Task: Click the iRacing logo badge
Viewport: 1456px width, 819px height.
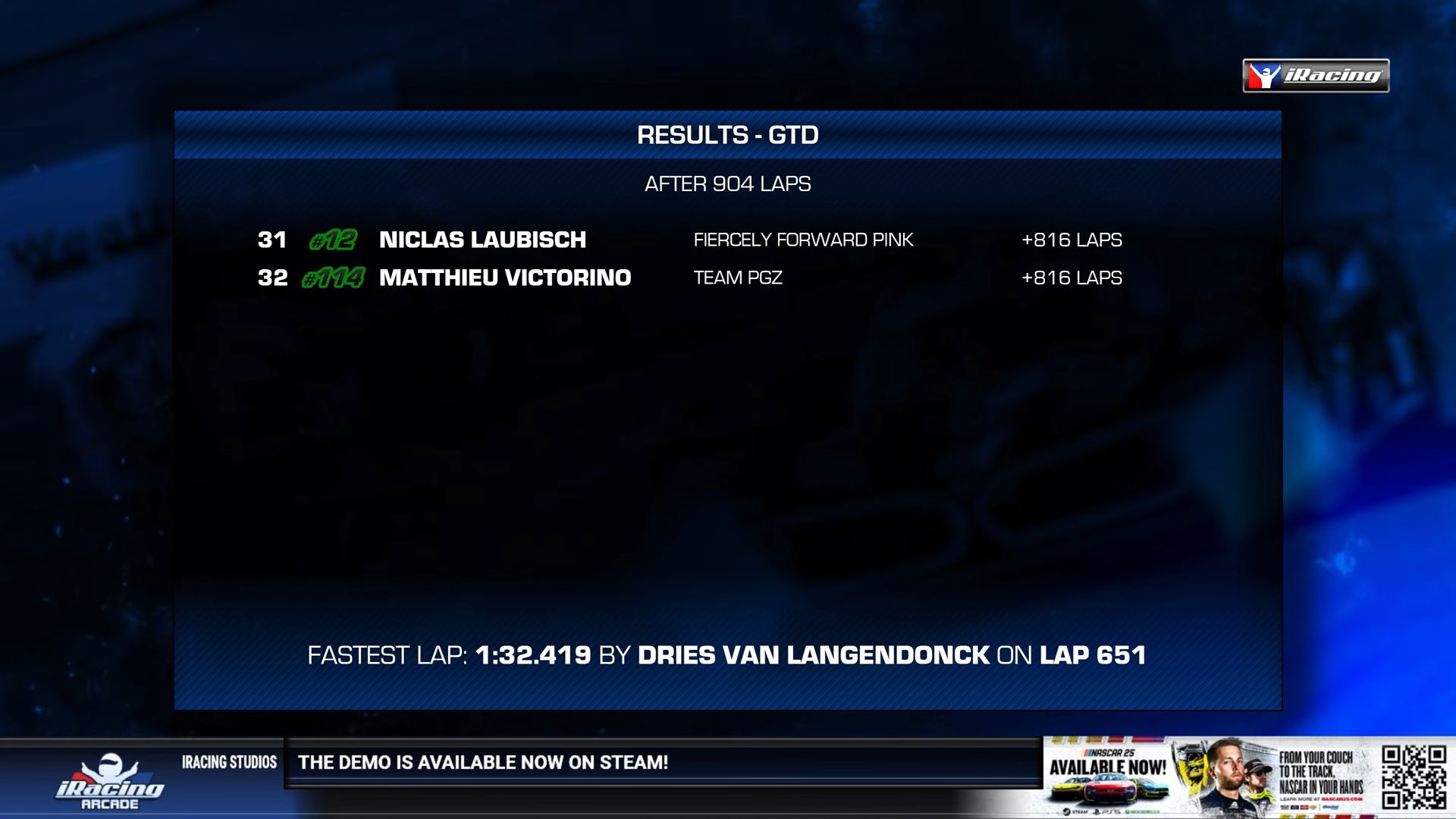Action: coord(1316,76)
